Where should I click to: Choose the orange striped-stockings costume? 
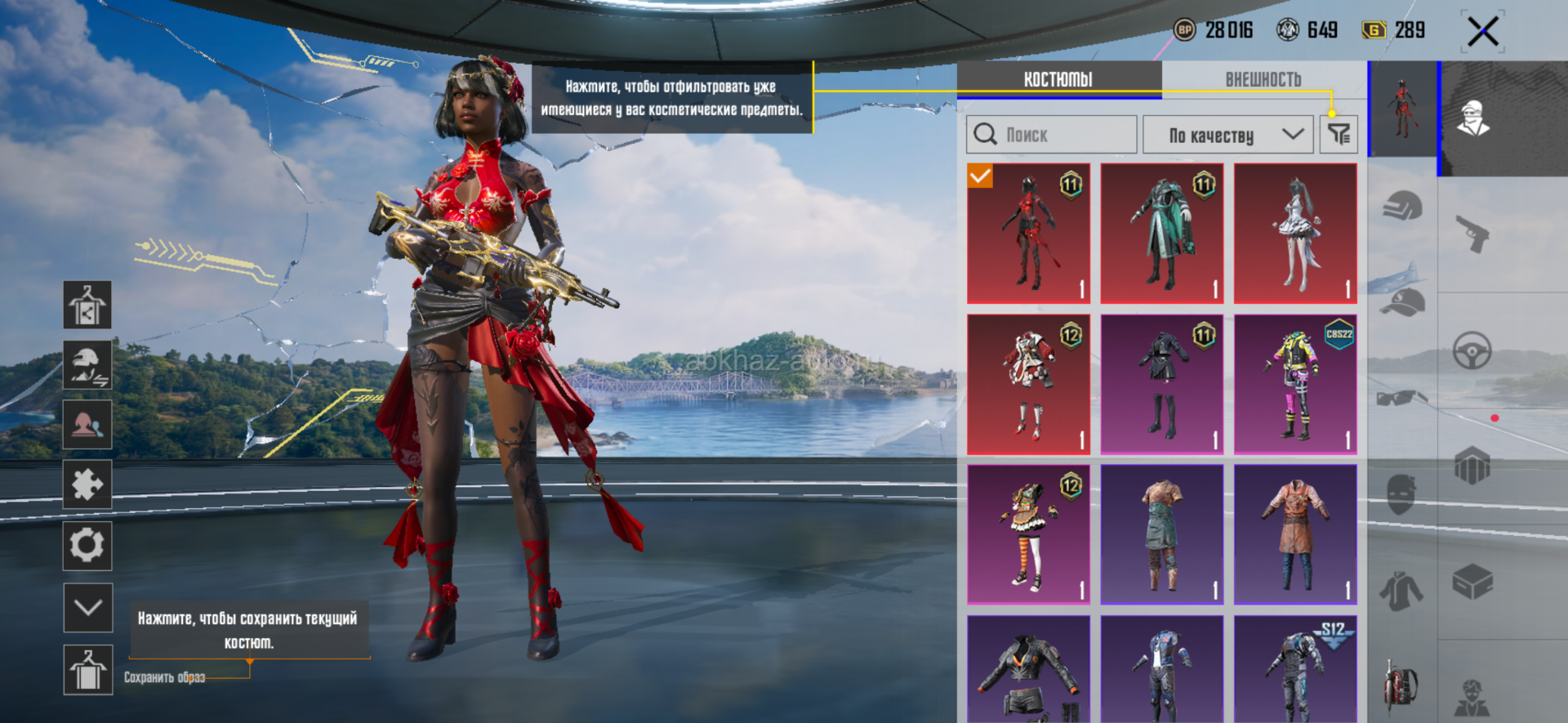pos(1028,534)
